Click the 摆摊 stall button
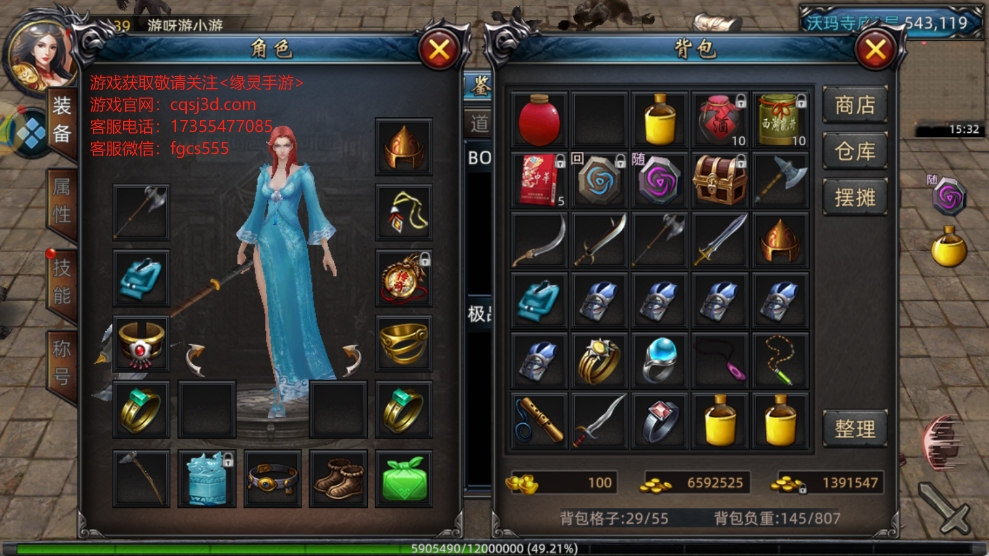Viewport: 989px width, 556px height. 854,197
